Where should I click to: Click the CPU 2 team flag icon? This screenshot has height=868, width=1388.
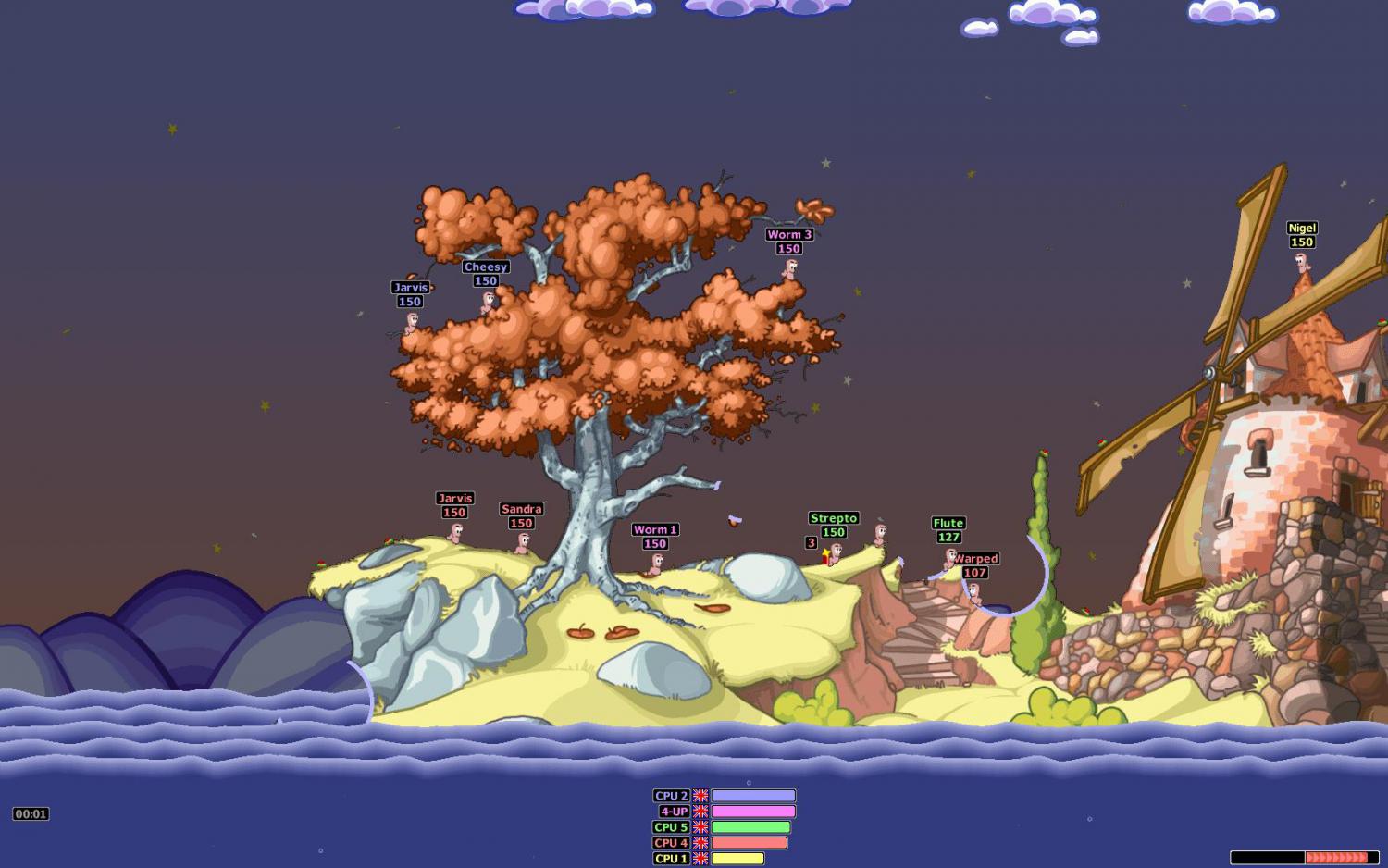pos(701,794)
